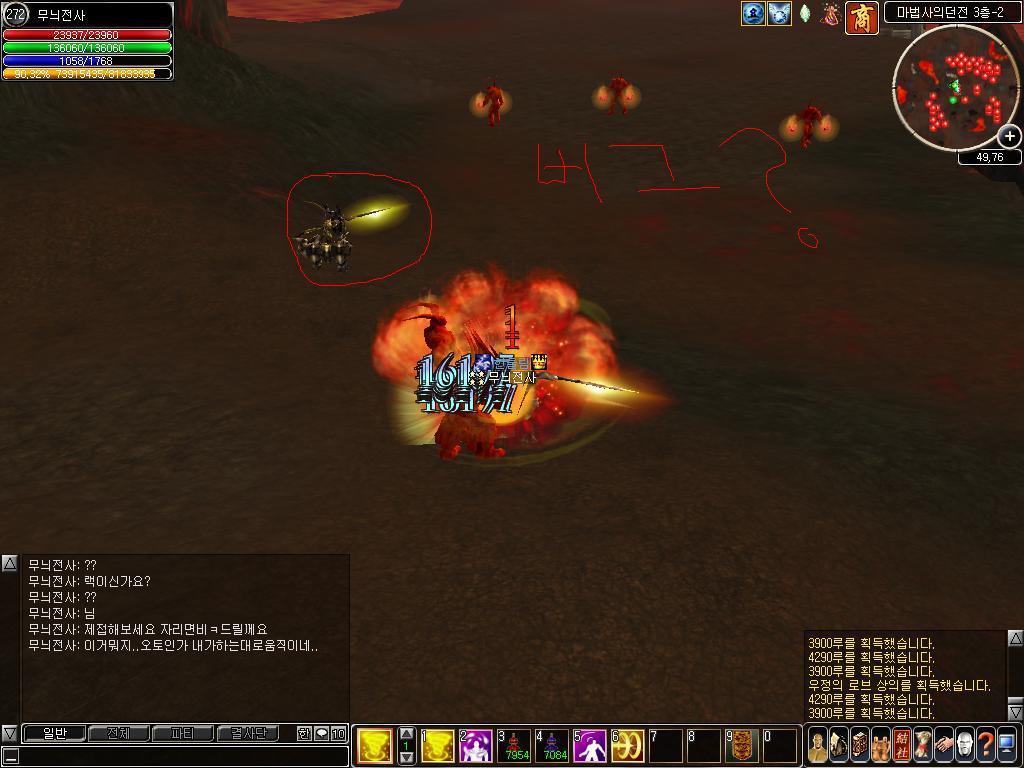The height and width of the screenshot is (768, 1024).
Task: Open the 파티 chat tab
Action: (182, 733)
